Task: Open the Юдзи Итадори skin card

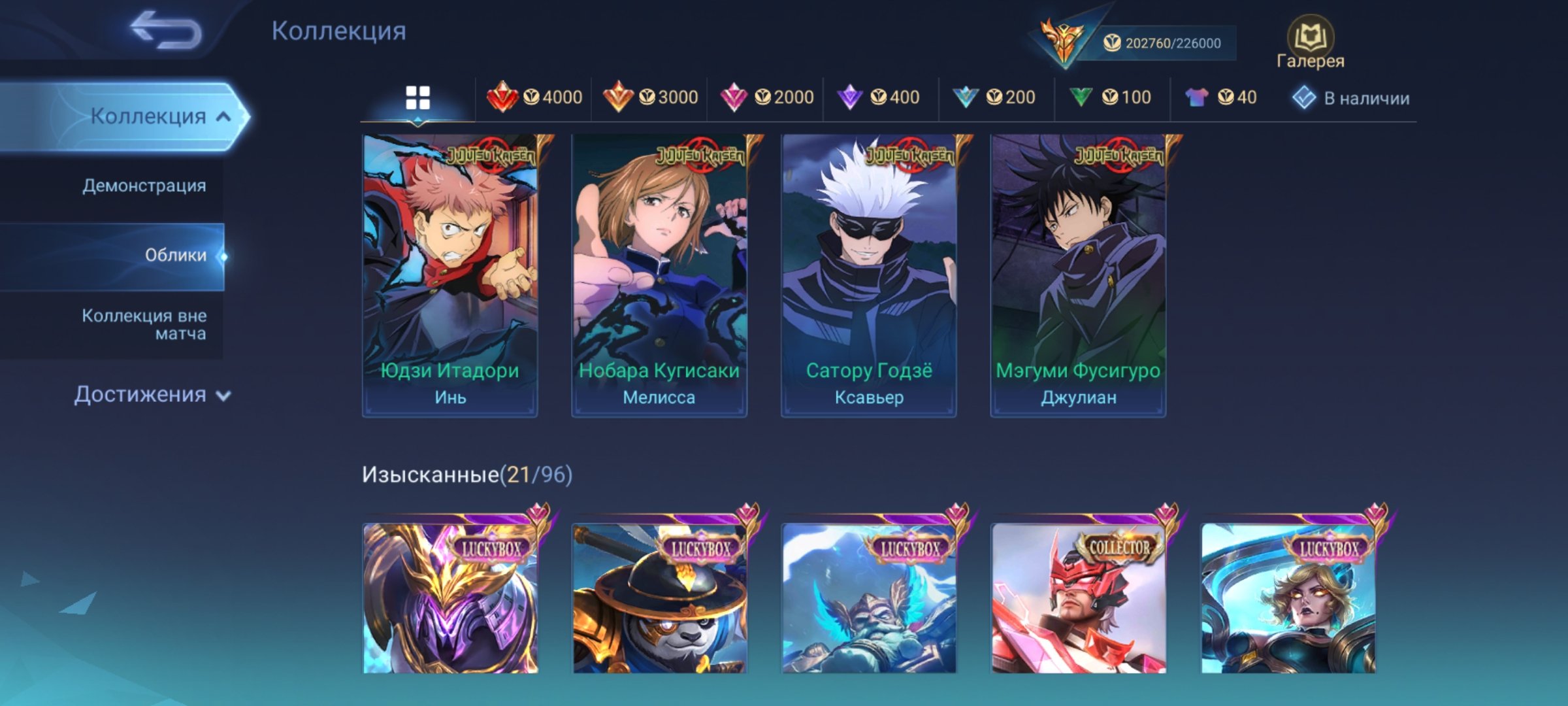Action: click(x=450, y=275)
